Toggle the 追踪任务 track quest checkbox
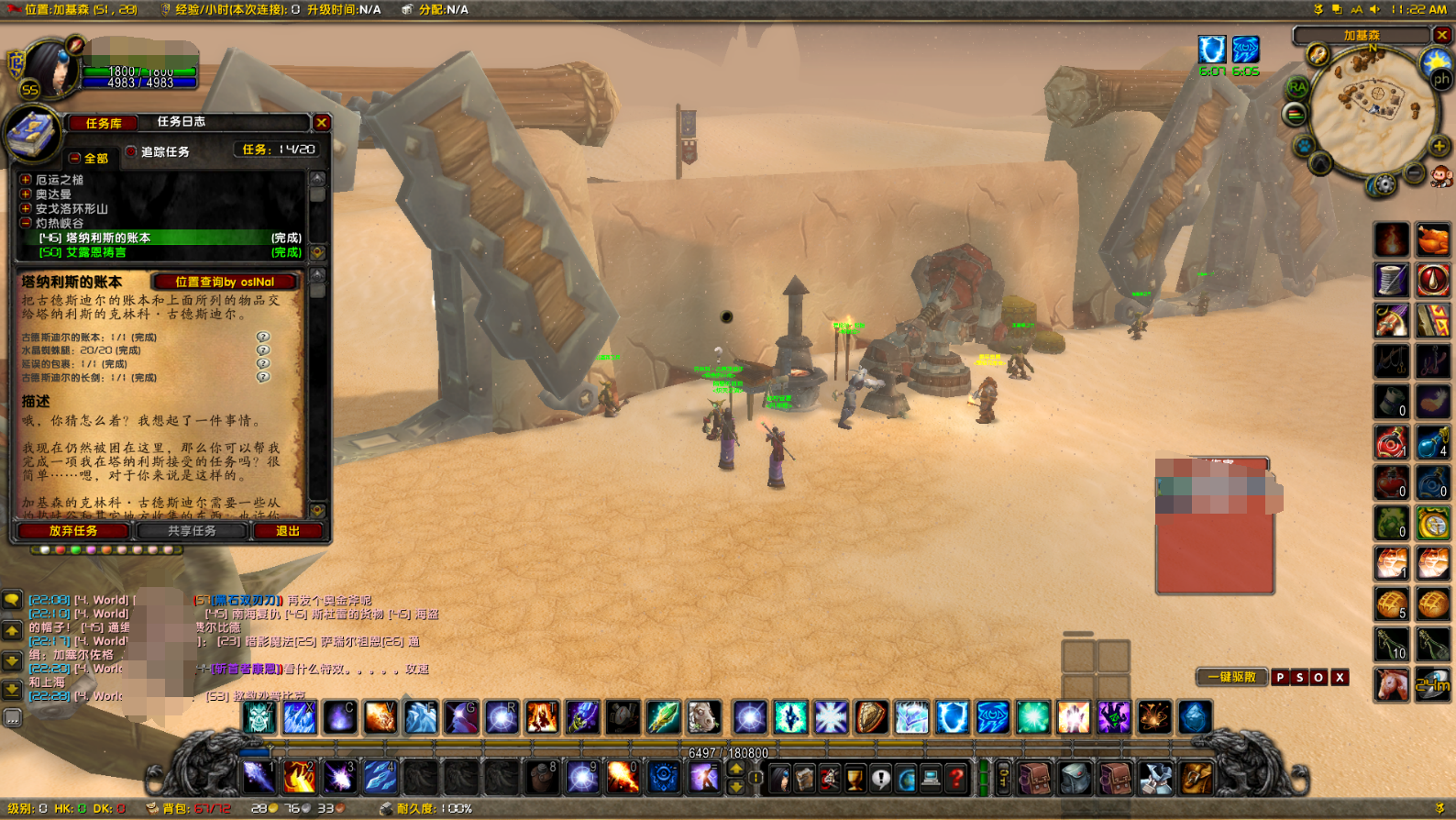The height and width of the screenshot is (820, 1456). 131,151
